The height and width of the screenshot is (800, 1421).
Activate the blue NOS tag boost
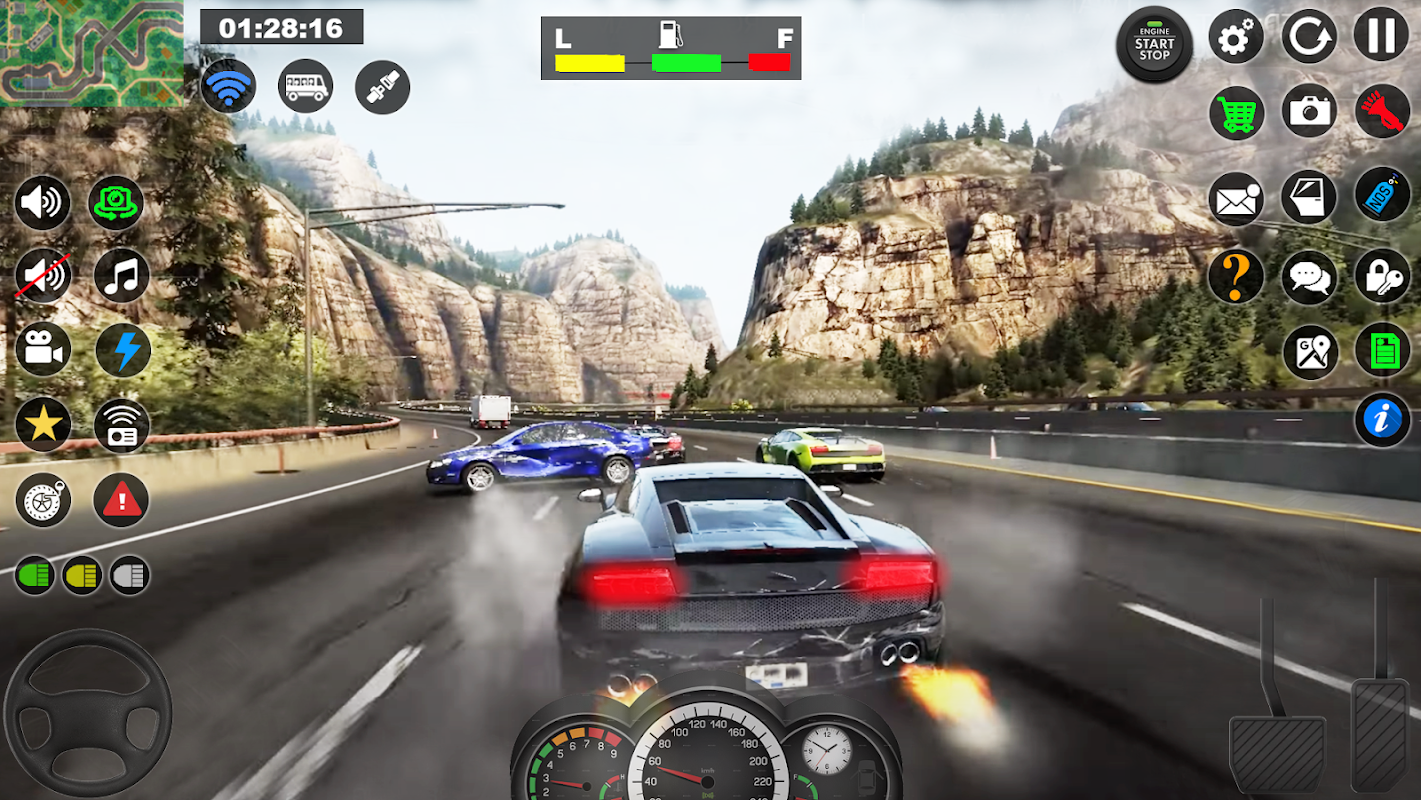[x=1382, y=194]
